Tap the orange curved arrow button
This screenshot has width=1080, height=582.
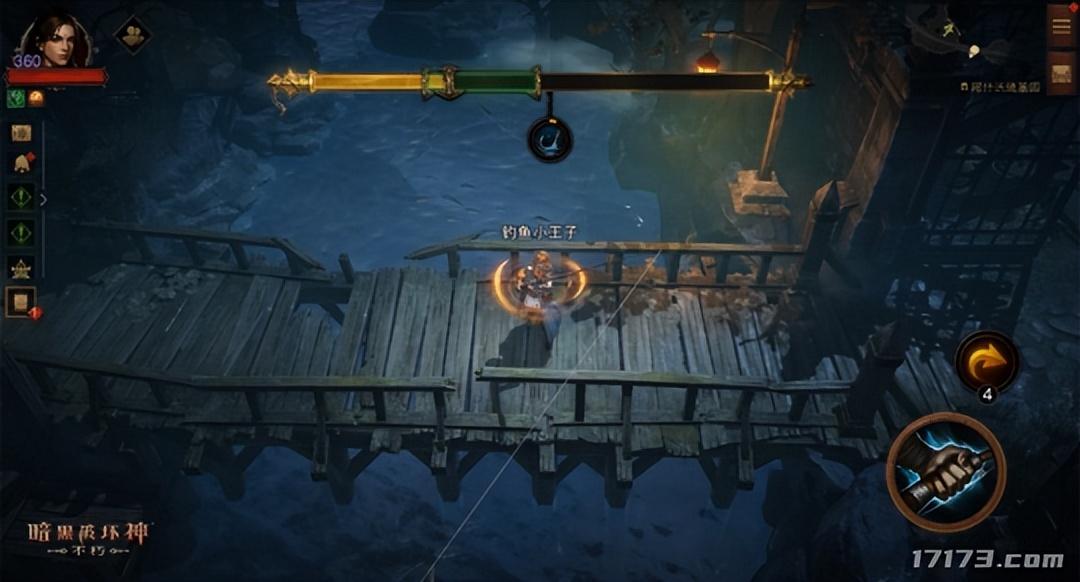[986, 362]
